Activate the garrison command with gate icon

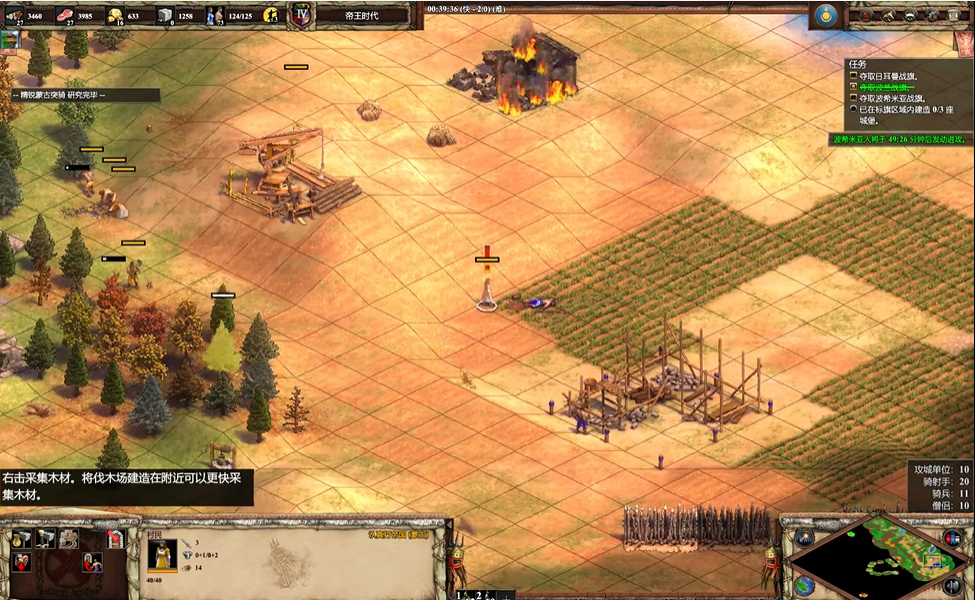(x=115, y=539)
